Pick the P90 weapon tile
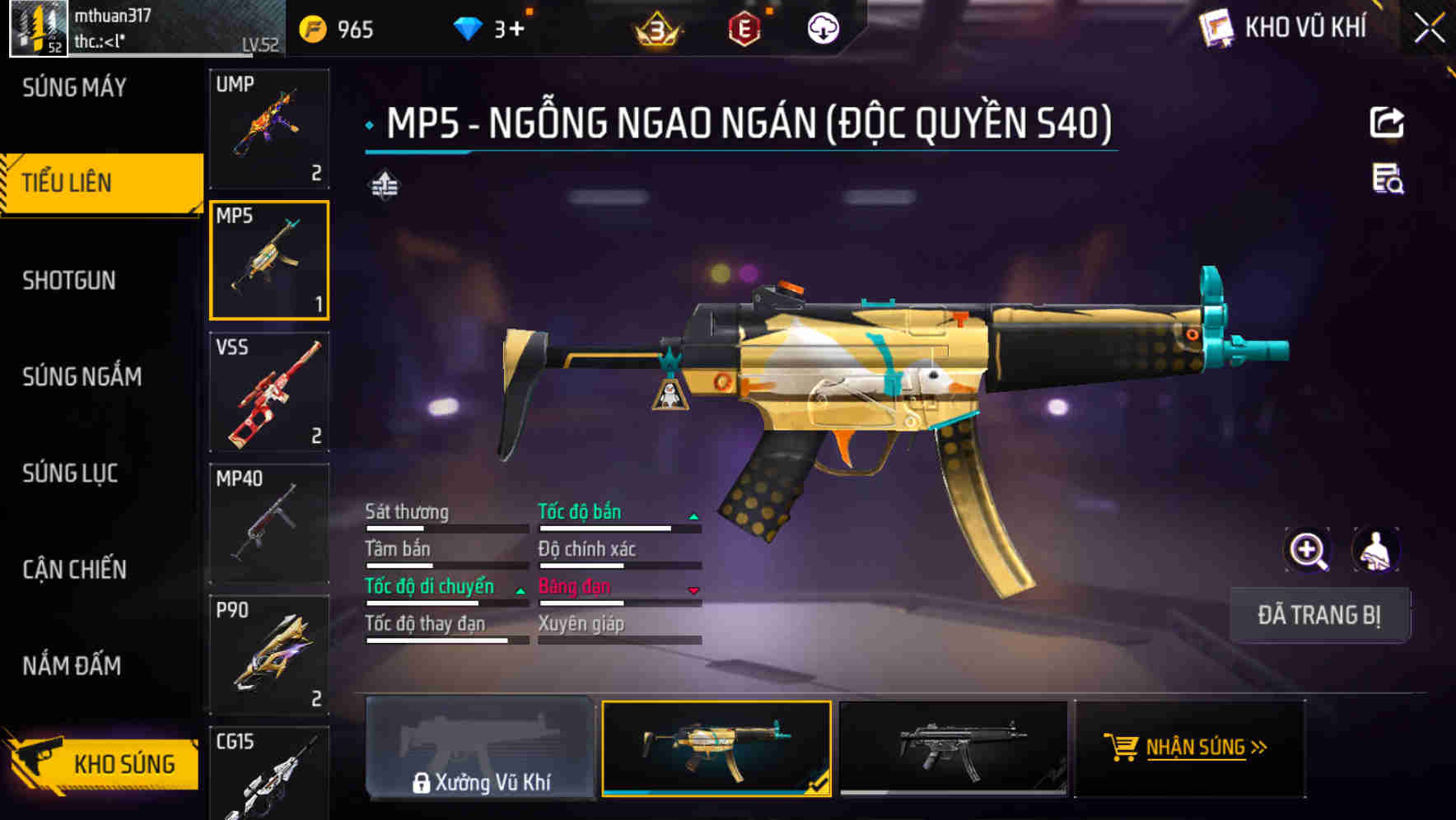The image size is (1456, 820). pos(269,655)
